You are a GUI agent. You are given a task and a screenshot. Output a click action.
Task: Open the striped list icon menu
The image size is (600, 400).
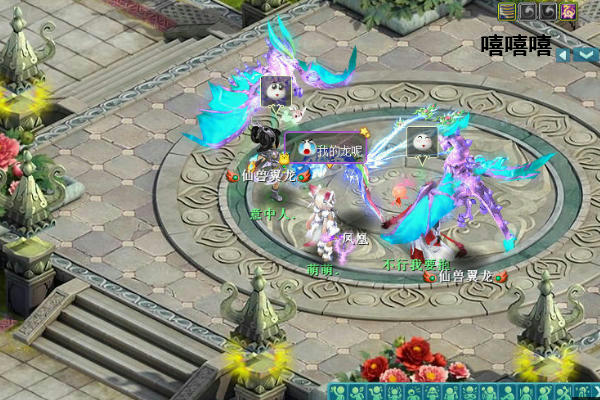[x=507, y=11]
